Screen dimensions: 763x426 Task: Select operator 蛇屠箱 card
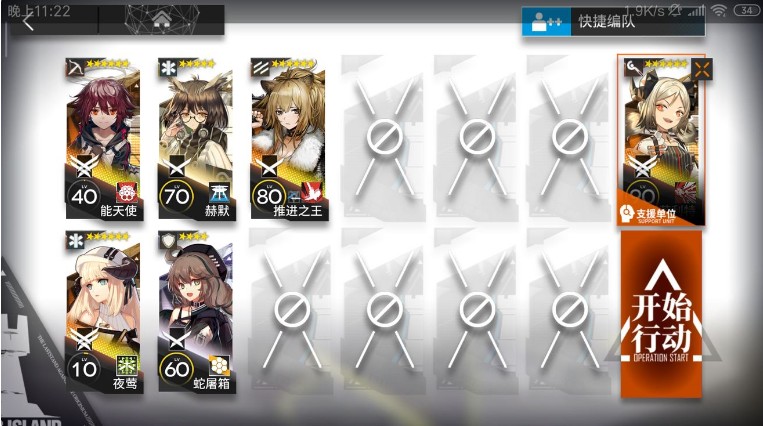(x=196, y=311)
